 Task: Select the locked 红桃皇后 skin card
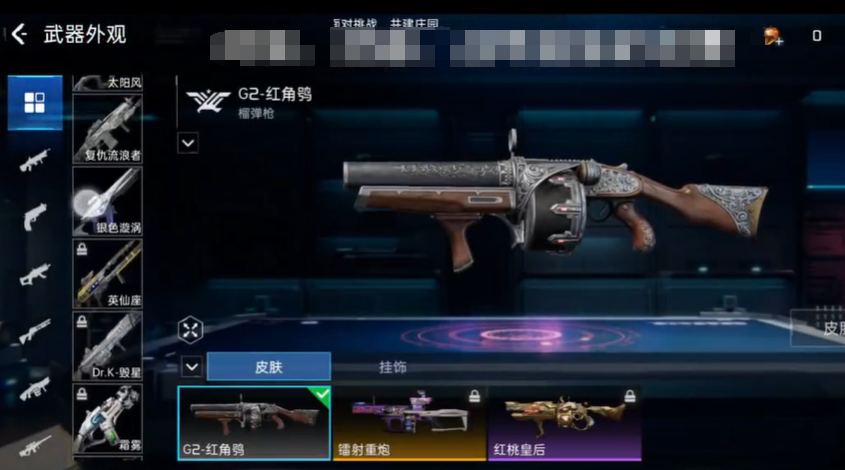pyautogui.click(x=563, y=422)
